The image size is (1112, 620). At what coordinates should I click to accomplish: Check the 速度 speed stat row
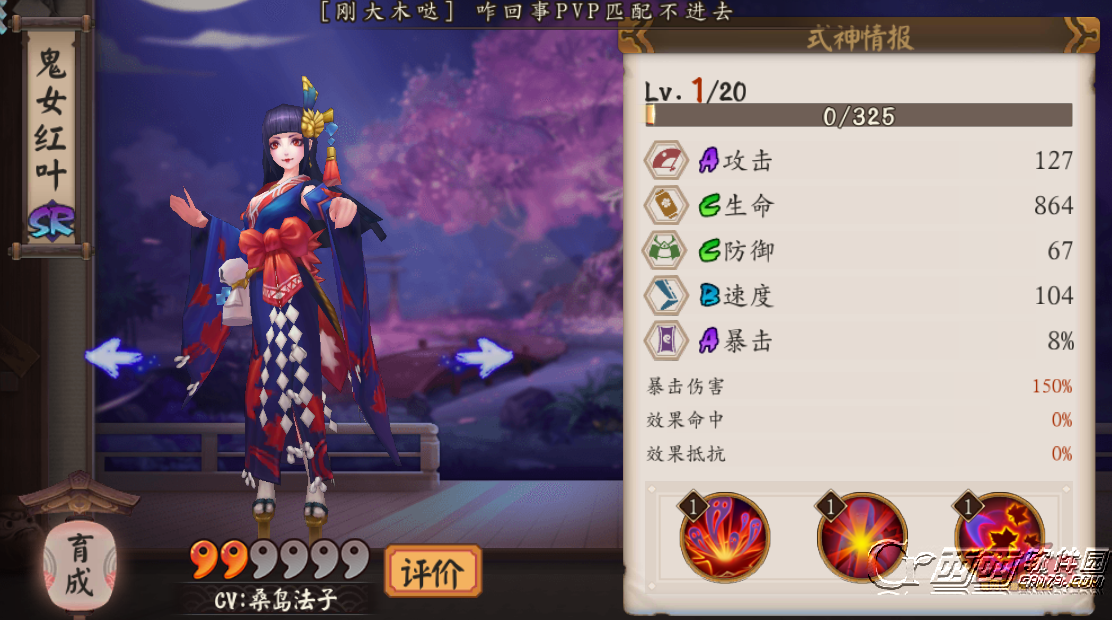coord(858,296)
